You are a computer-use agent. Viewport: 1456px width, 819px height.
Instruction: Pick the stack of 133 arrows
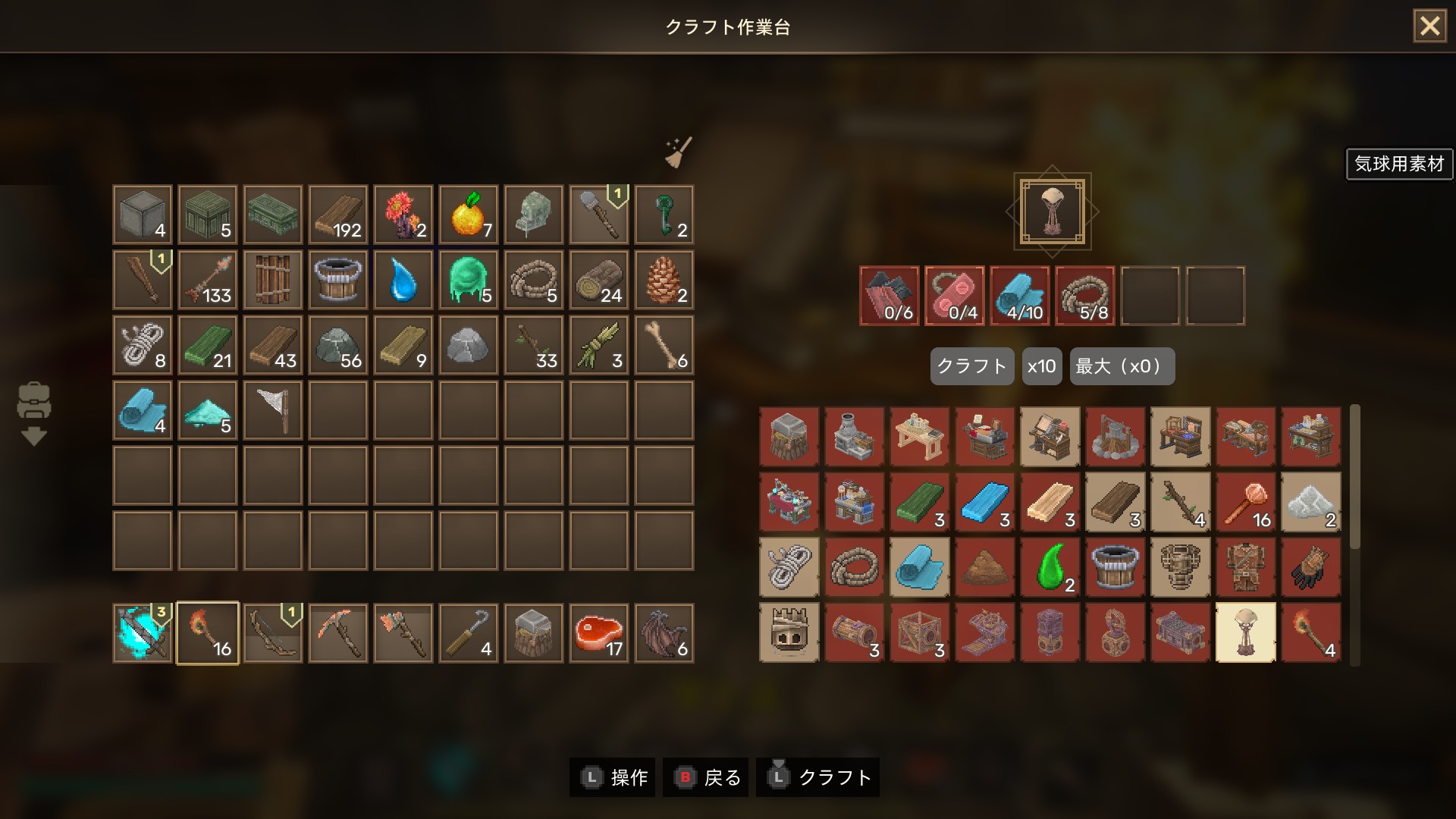(208, 281)
